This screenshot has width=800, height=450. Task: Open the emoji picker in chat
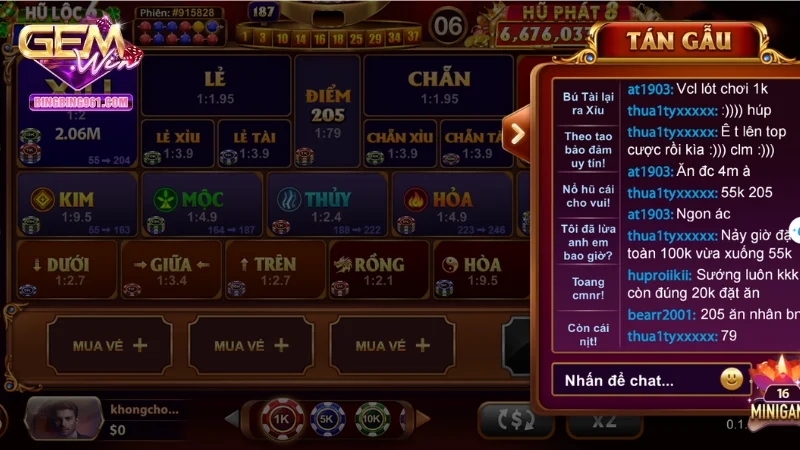732,379
